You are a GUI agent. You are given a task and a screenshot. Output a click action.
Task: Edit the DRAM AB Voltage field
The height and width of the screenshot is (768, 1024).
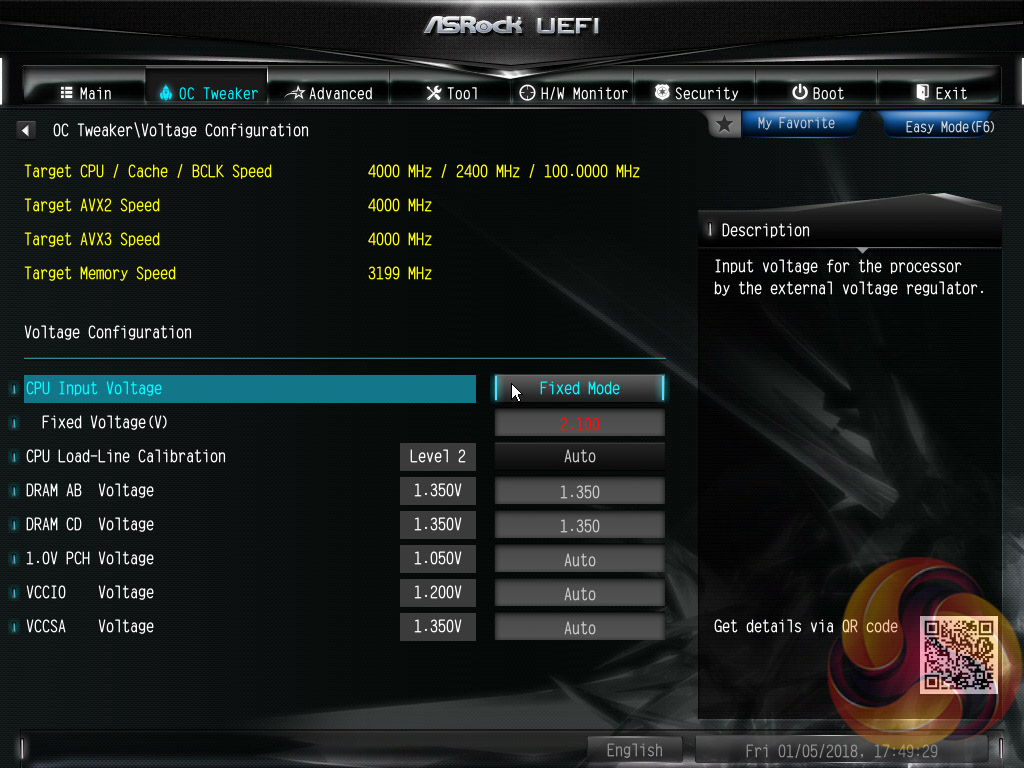tap(580, 491)
